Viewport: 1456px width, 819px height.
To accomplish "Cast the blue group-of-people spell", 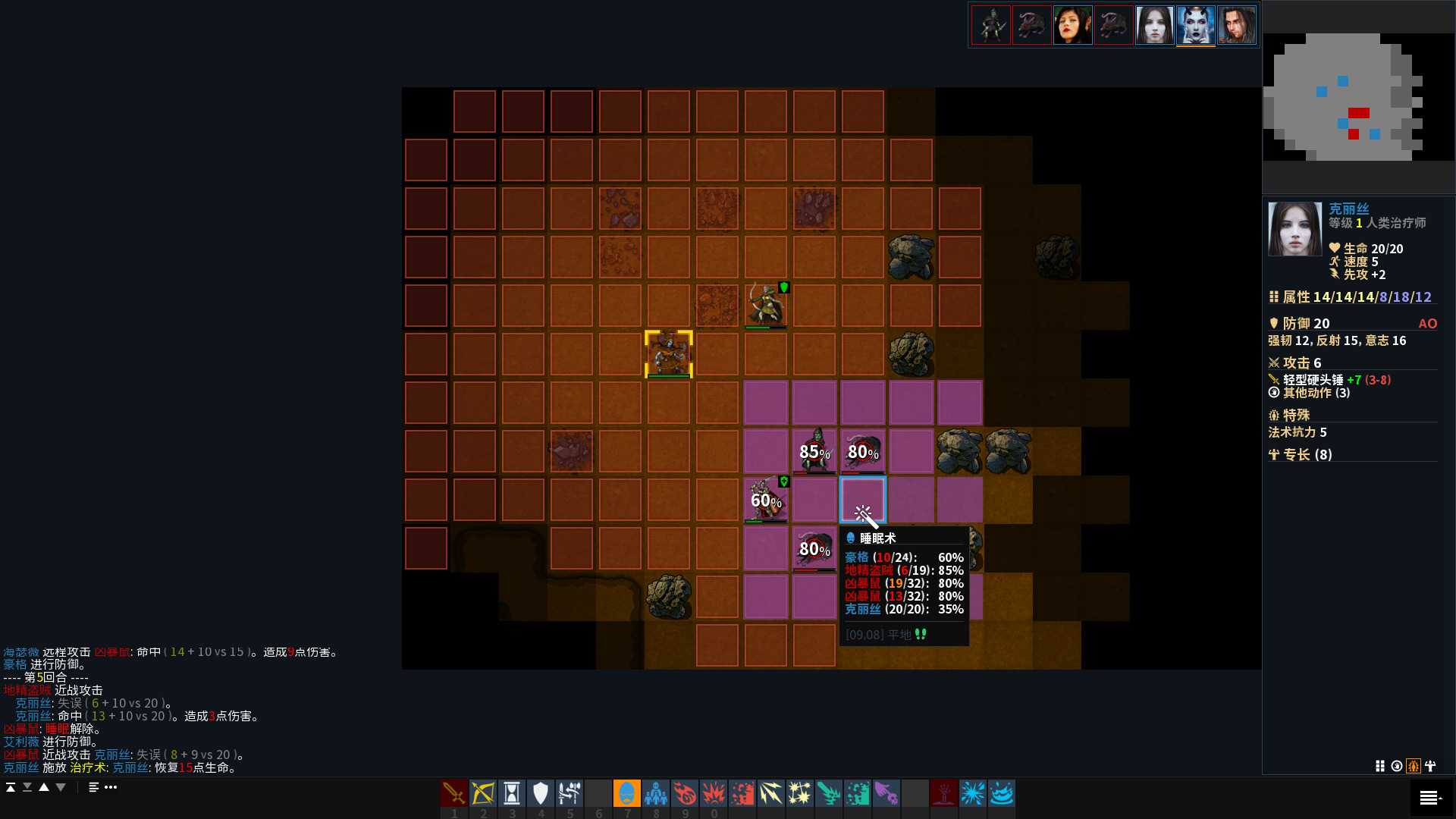I will click(656, 793).
